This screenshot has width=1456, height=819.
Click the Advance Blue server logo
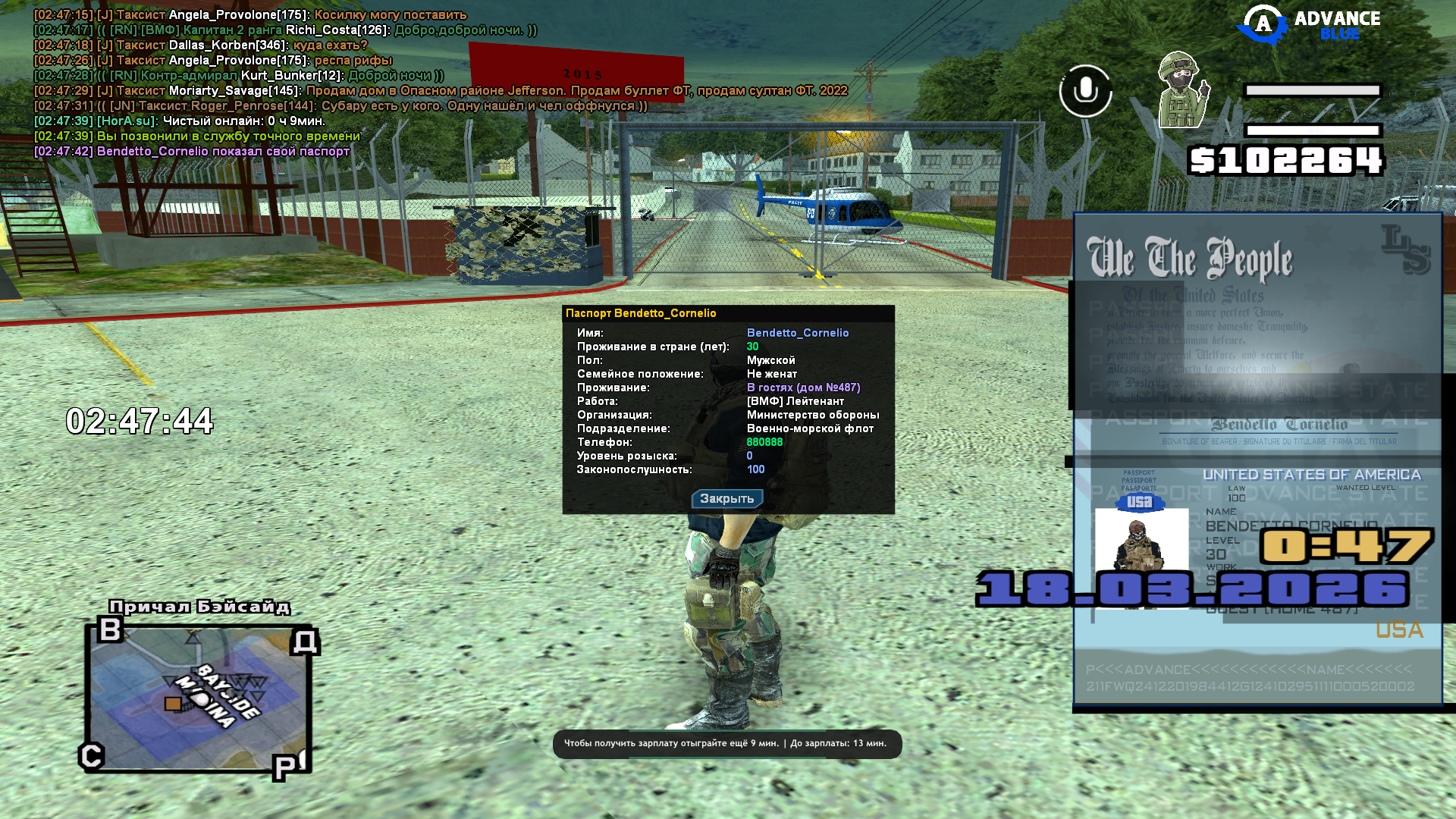1309,26
